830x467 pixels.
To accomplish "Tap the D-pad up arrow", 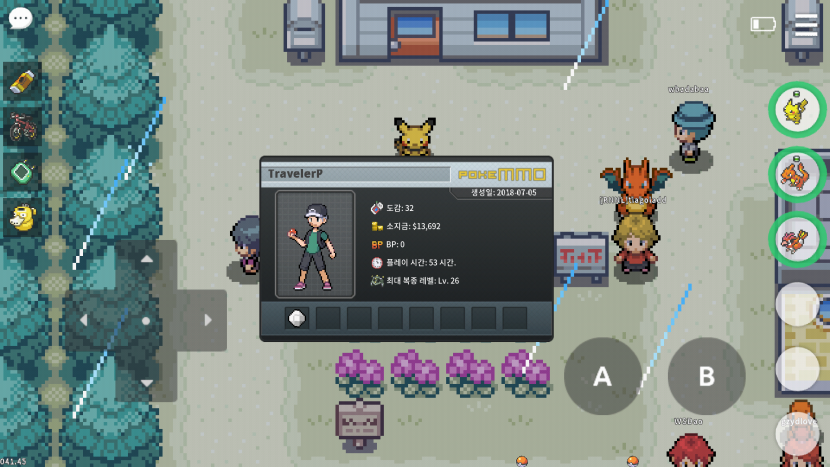I will [146, 260].
